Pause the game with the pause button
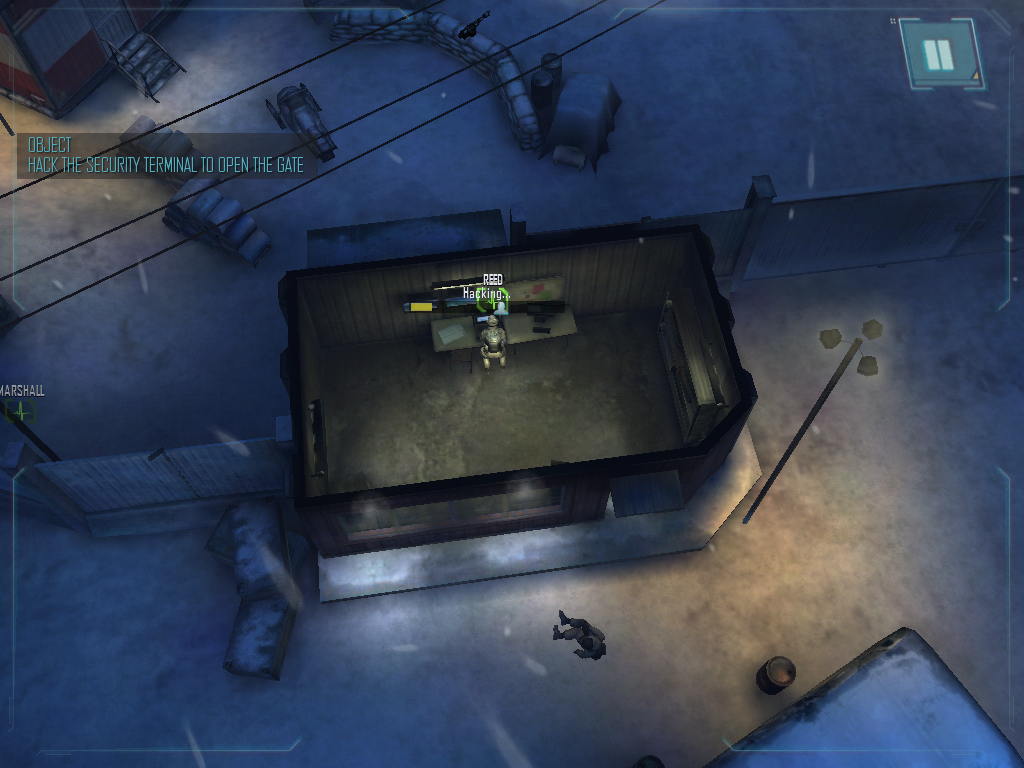 coord(939,54)
